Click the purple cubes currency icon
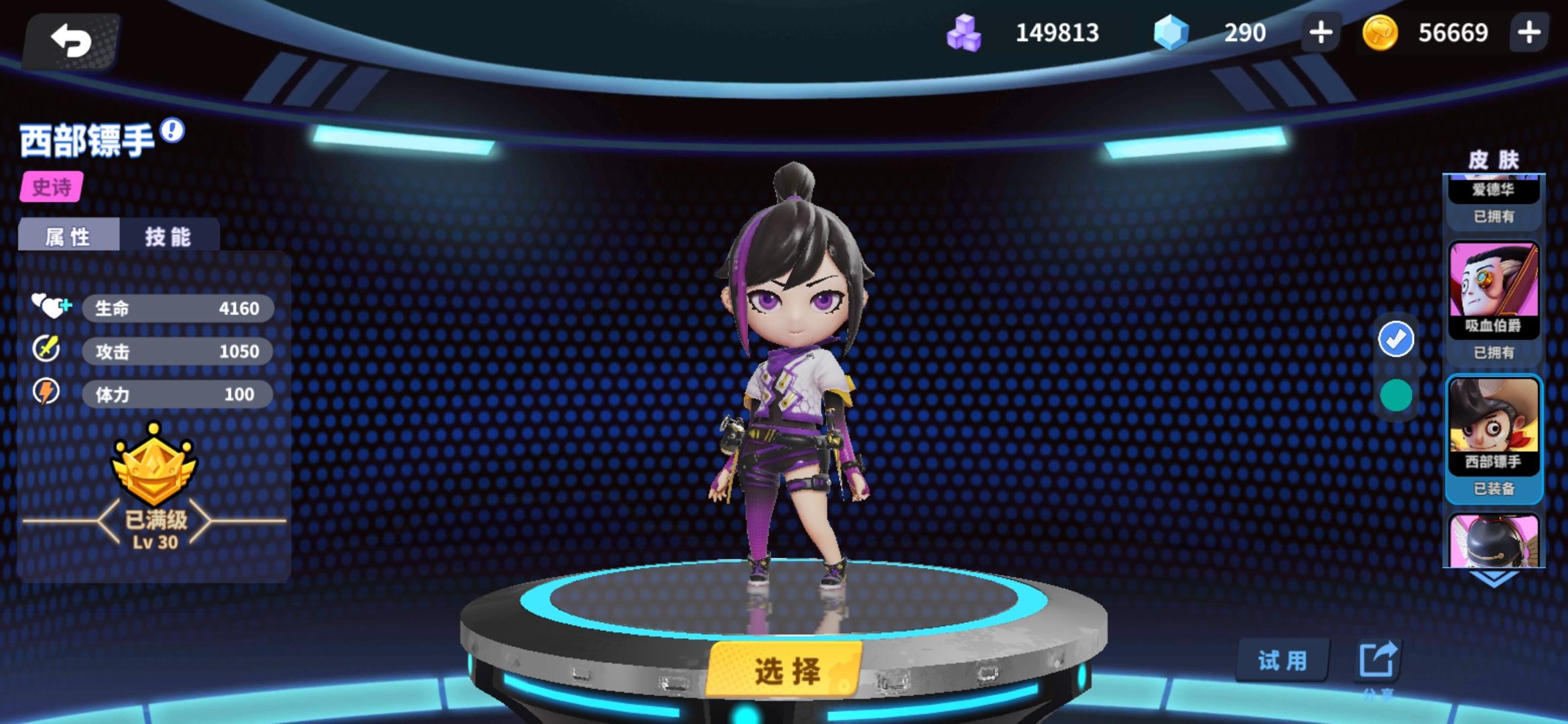 [x=962, y=32]
